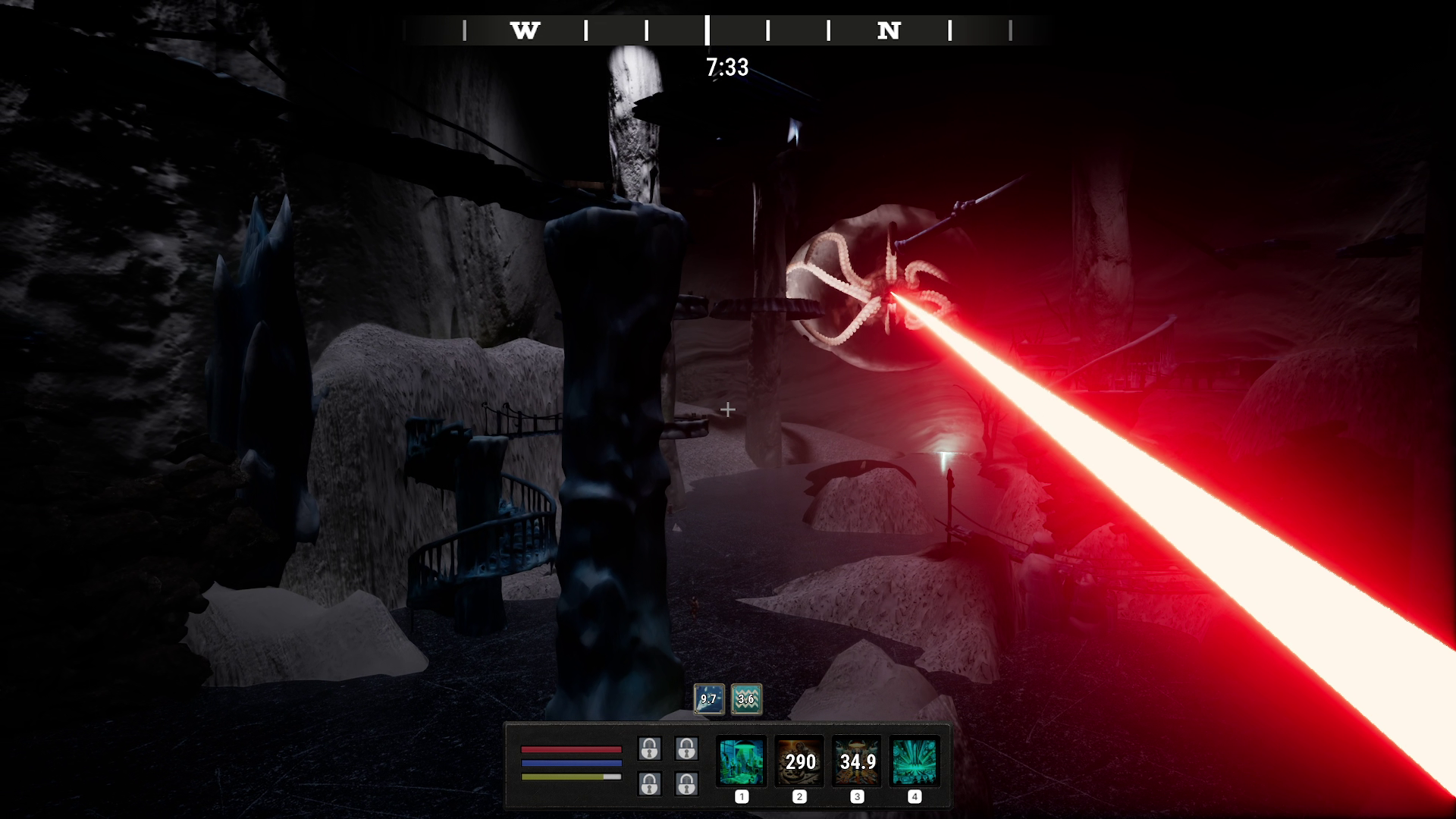
Task: Use the teal light-burst ability in slot 4
Action: [x=915, y=761]
